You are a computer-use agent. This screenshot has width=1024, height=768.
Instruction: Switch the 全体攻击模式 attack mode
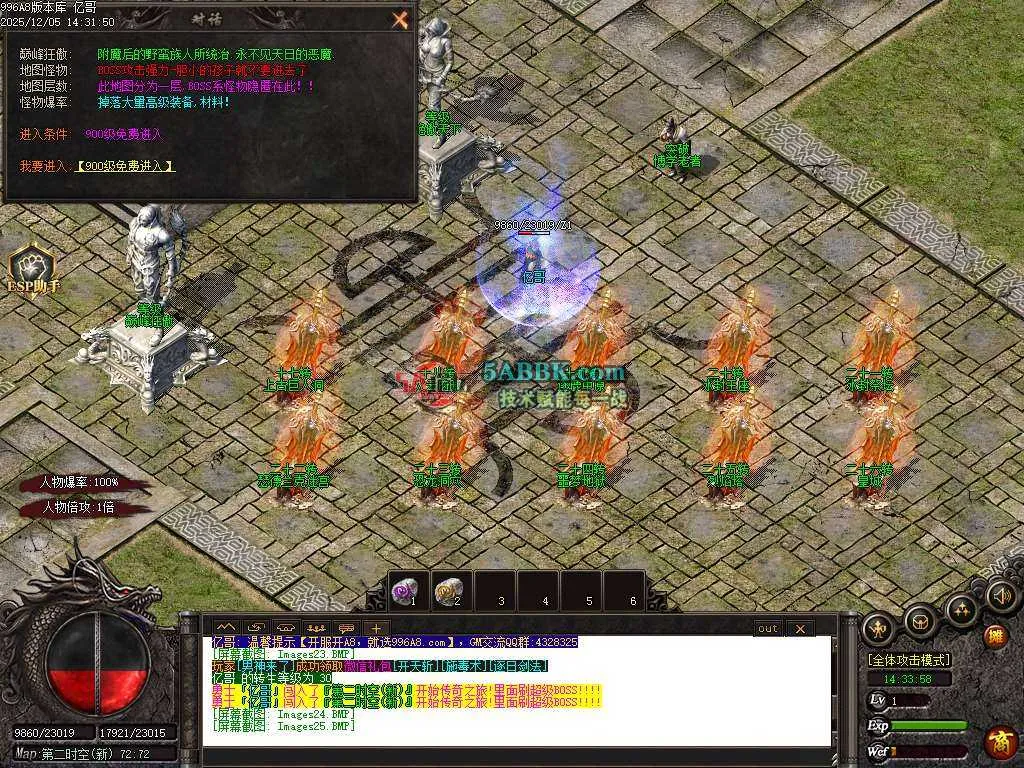point(909,660)
